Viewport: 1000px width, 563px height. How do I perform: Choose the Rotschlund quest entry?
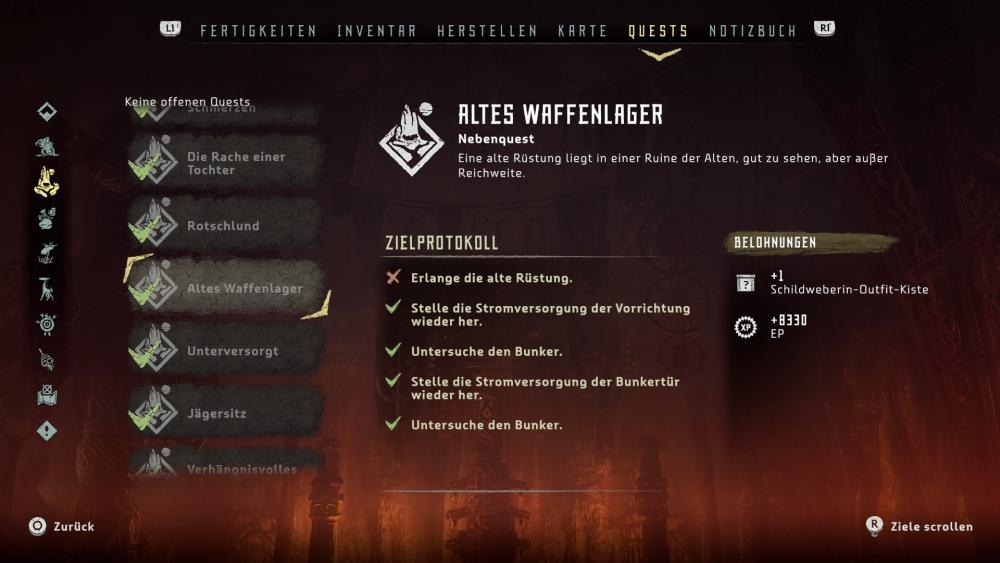point(224,226)
